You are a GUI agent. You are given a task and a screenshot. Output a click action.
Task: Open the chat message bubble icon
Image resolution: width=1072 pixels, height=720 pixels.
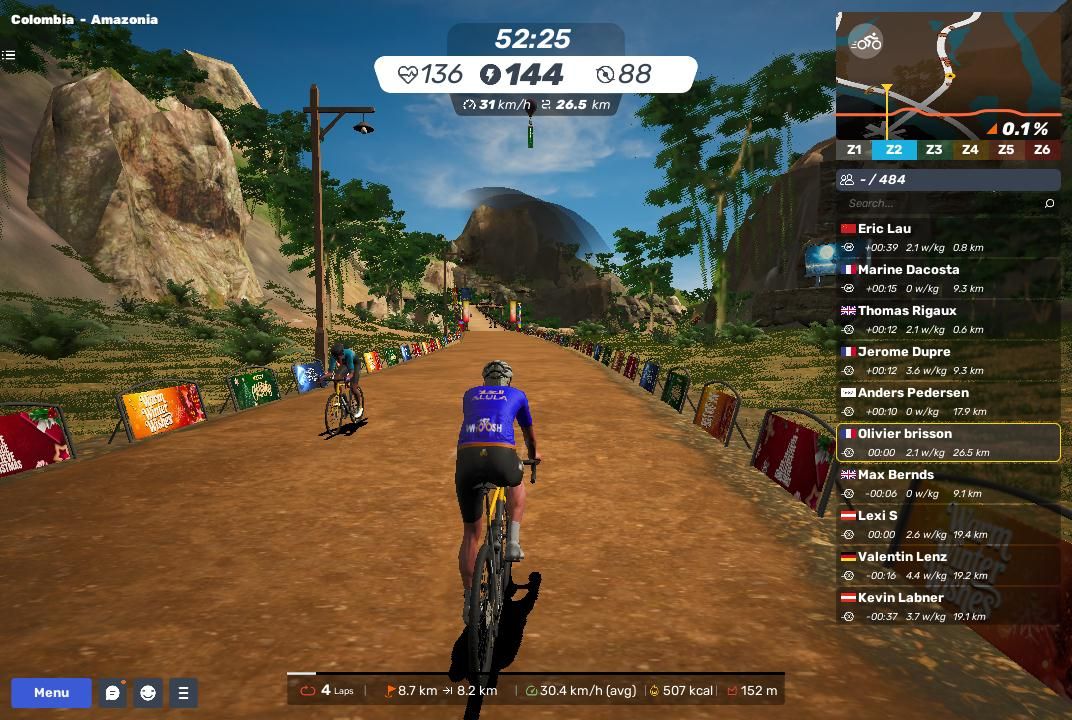coord(113,692)
